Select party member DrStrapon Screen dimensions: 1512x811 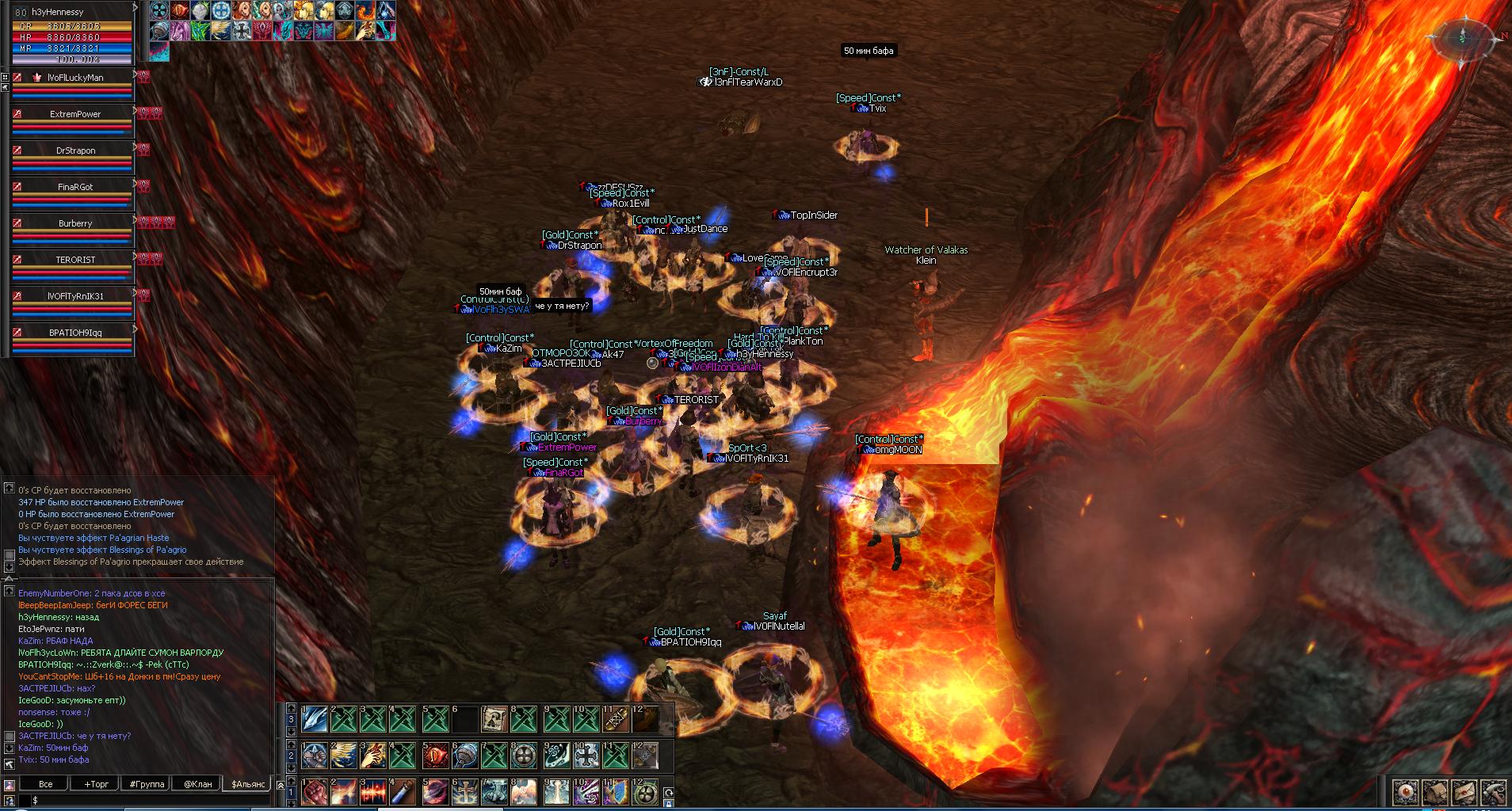[x=74, y=150]
